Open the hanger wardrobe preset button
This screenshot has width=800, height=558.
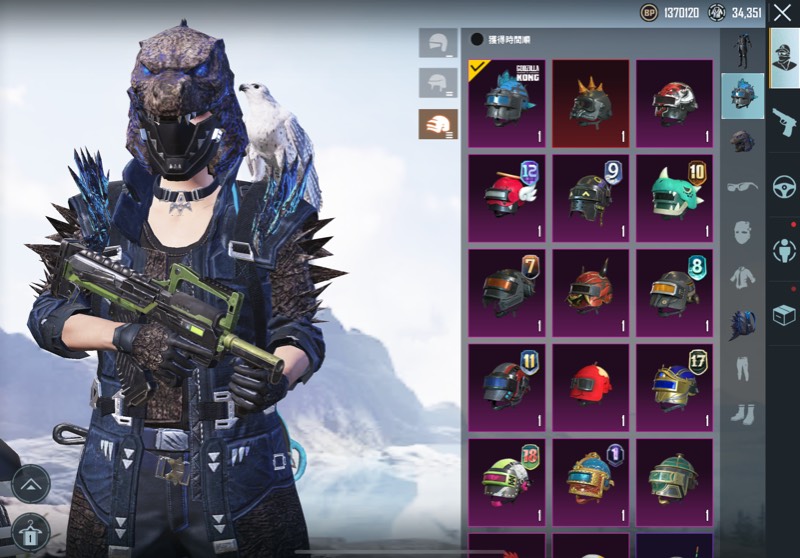[31, 537]
